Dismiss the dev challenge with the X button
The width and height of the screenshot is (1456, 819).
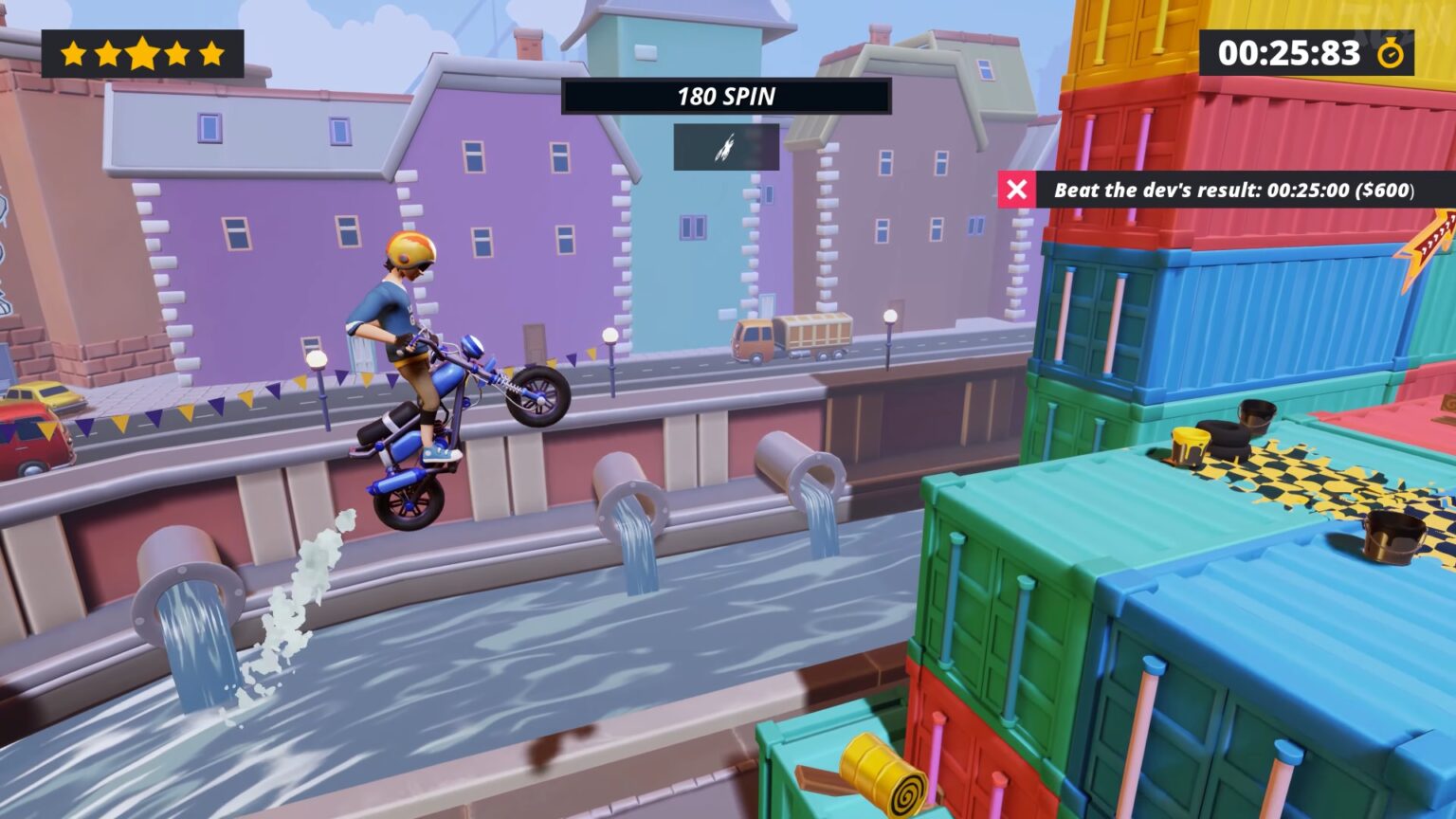(x=1017, y=190)
